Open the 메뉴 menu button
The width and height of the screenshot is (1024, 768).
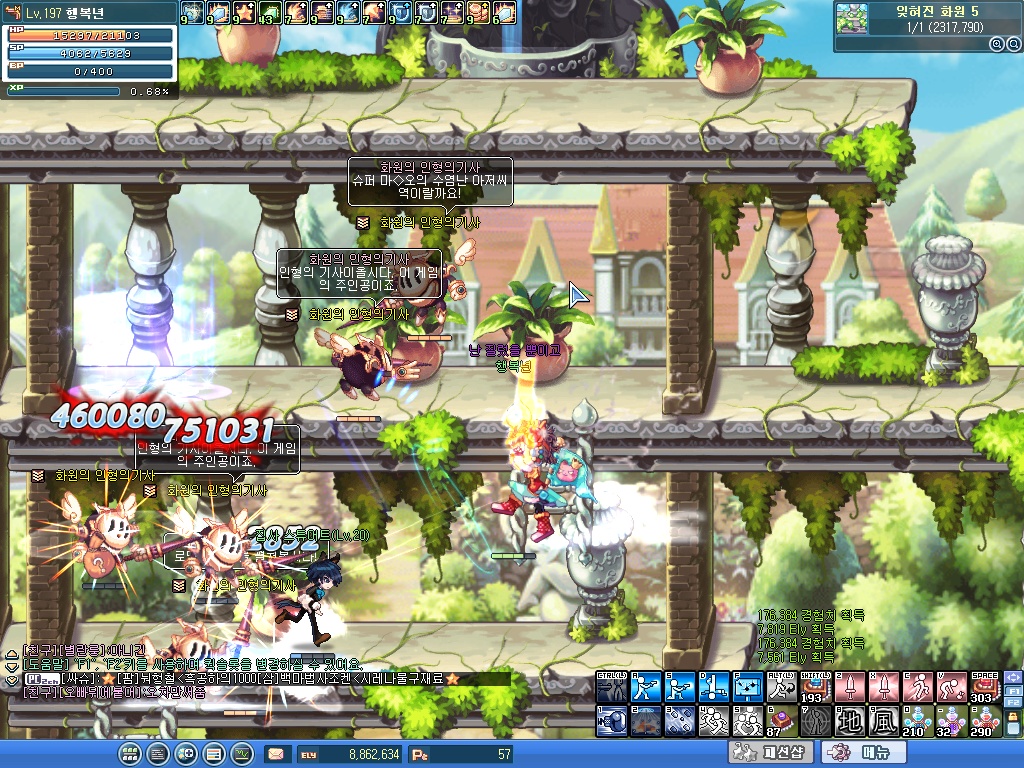coord(864,752)
